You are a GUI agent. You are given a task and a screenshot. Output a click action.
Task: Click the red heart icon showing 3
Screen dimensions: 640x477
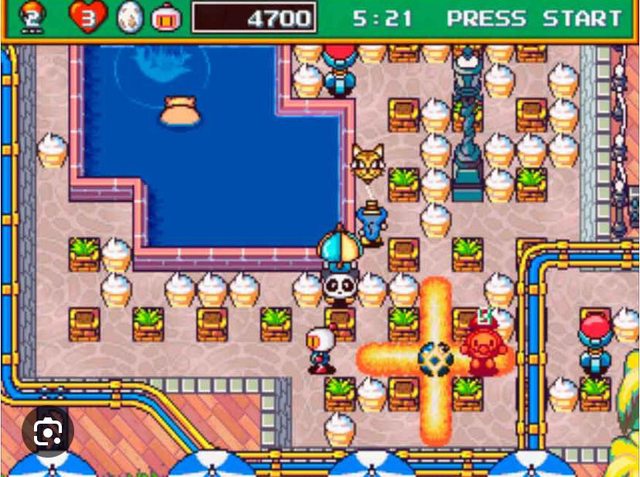pos(87,17)
